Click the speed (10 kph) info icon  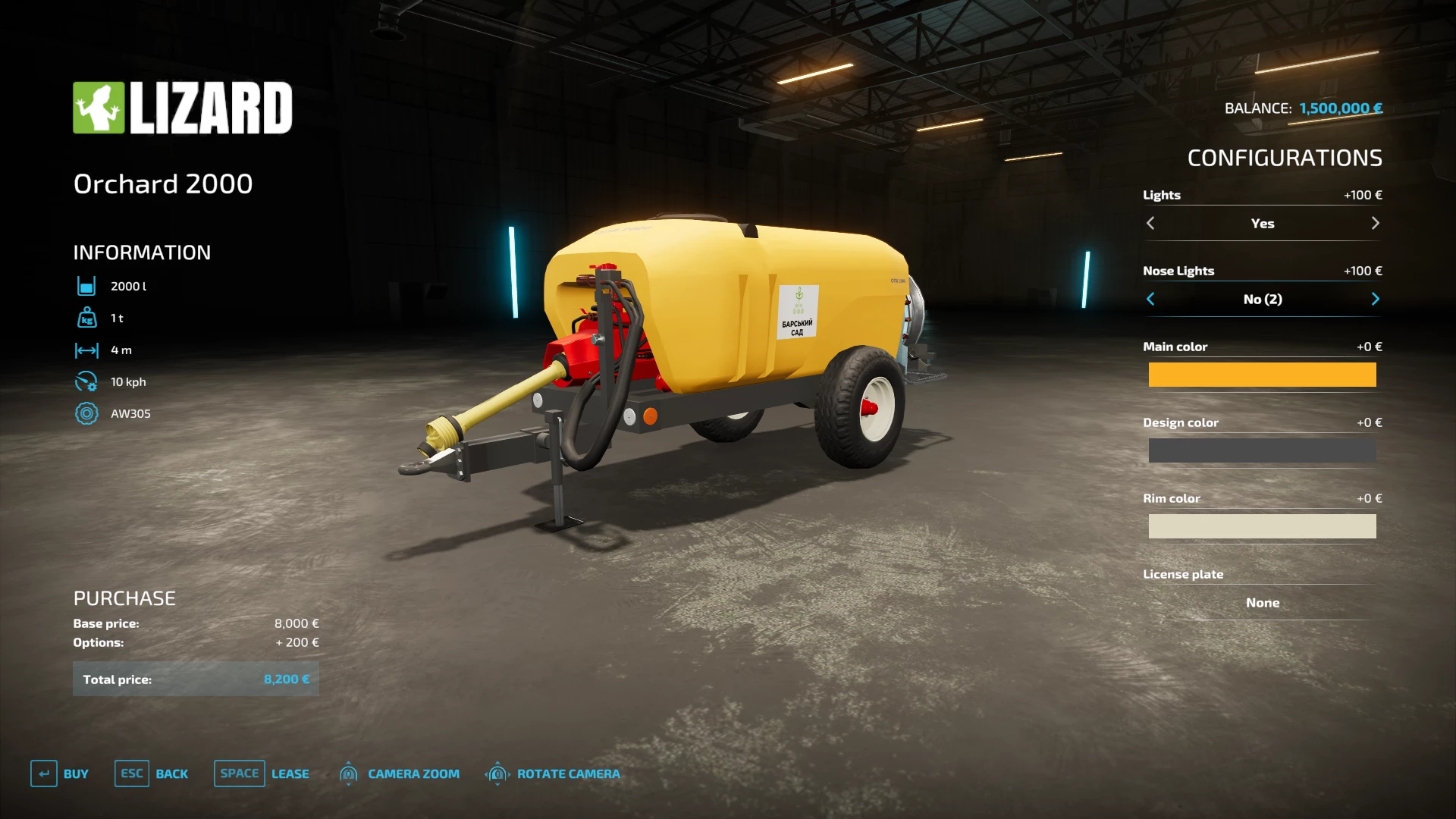pos(88,381)
